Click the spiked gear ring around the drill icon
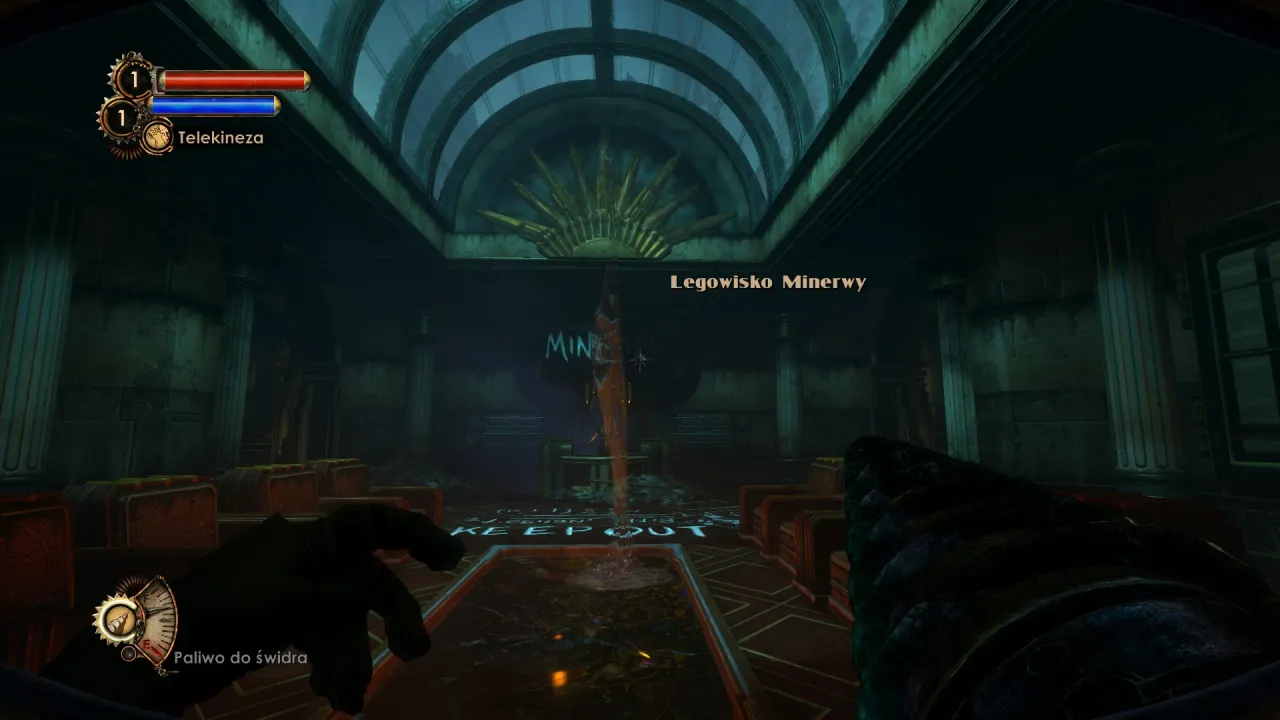The height and width of the screenshot is (720, 1280). coord(101,619)
